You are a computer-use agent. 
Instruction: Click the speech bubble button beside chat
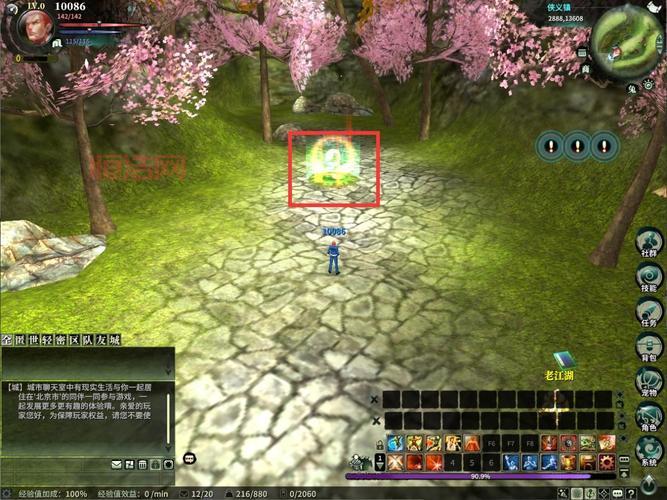(189, 459)
